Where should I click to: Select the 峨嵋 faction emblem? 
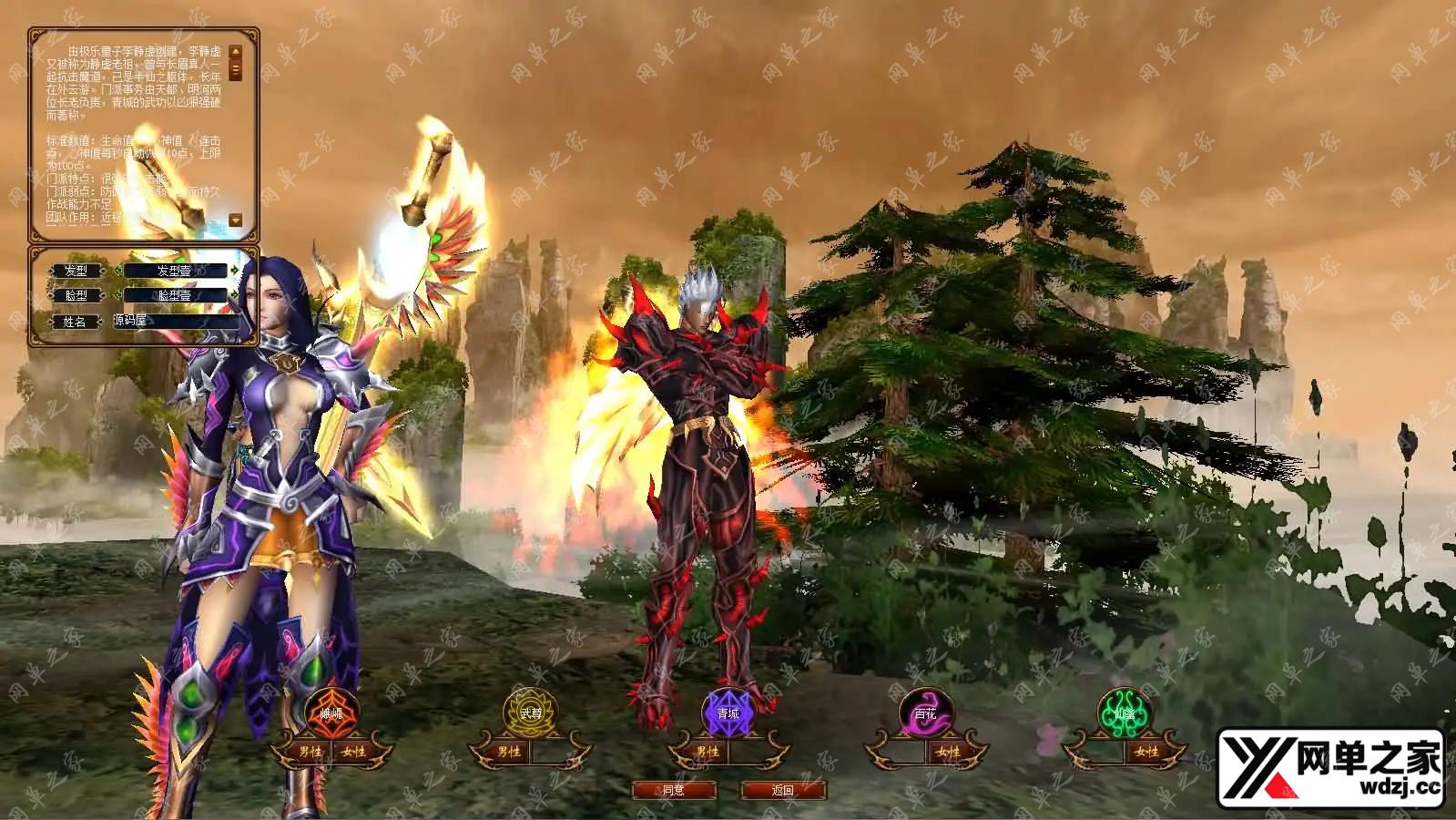[x=333, y=712]
